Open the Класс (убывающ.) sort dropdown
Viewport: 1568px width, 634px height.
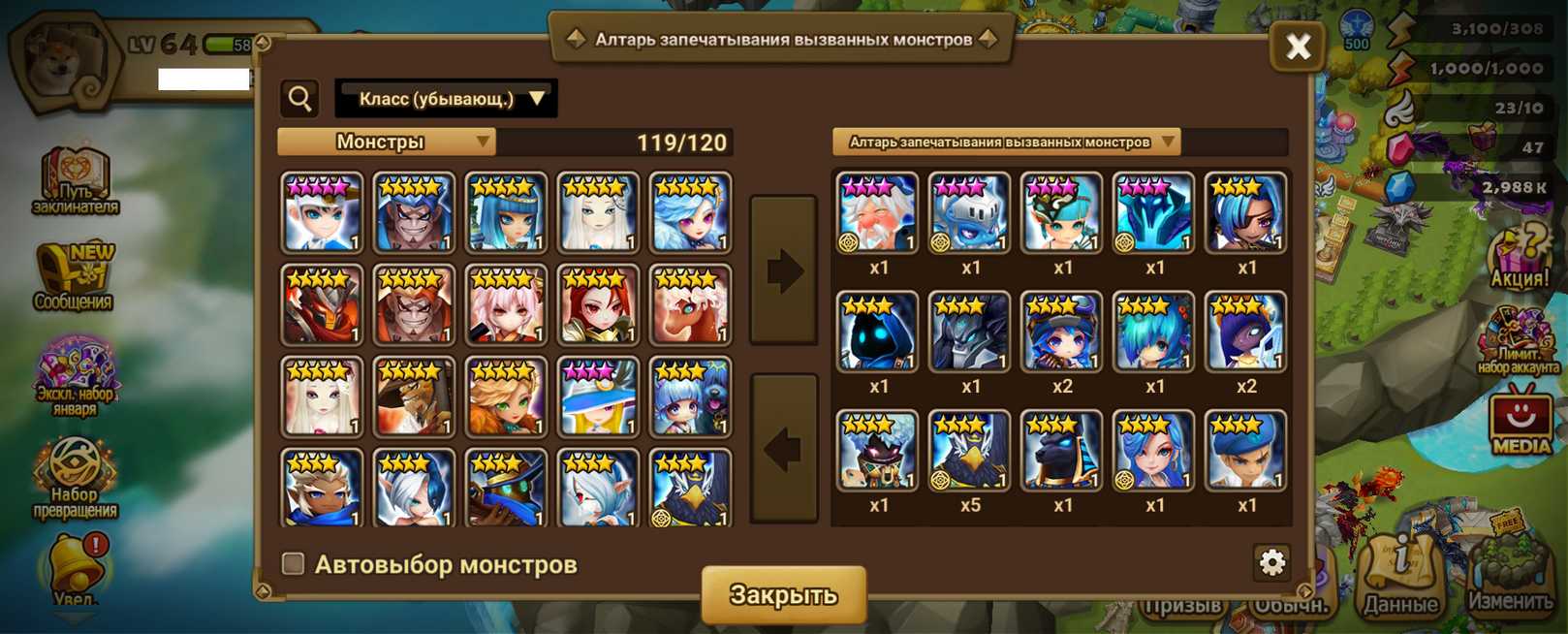pos(446,99)
